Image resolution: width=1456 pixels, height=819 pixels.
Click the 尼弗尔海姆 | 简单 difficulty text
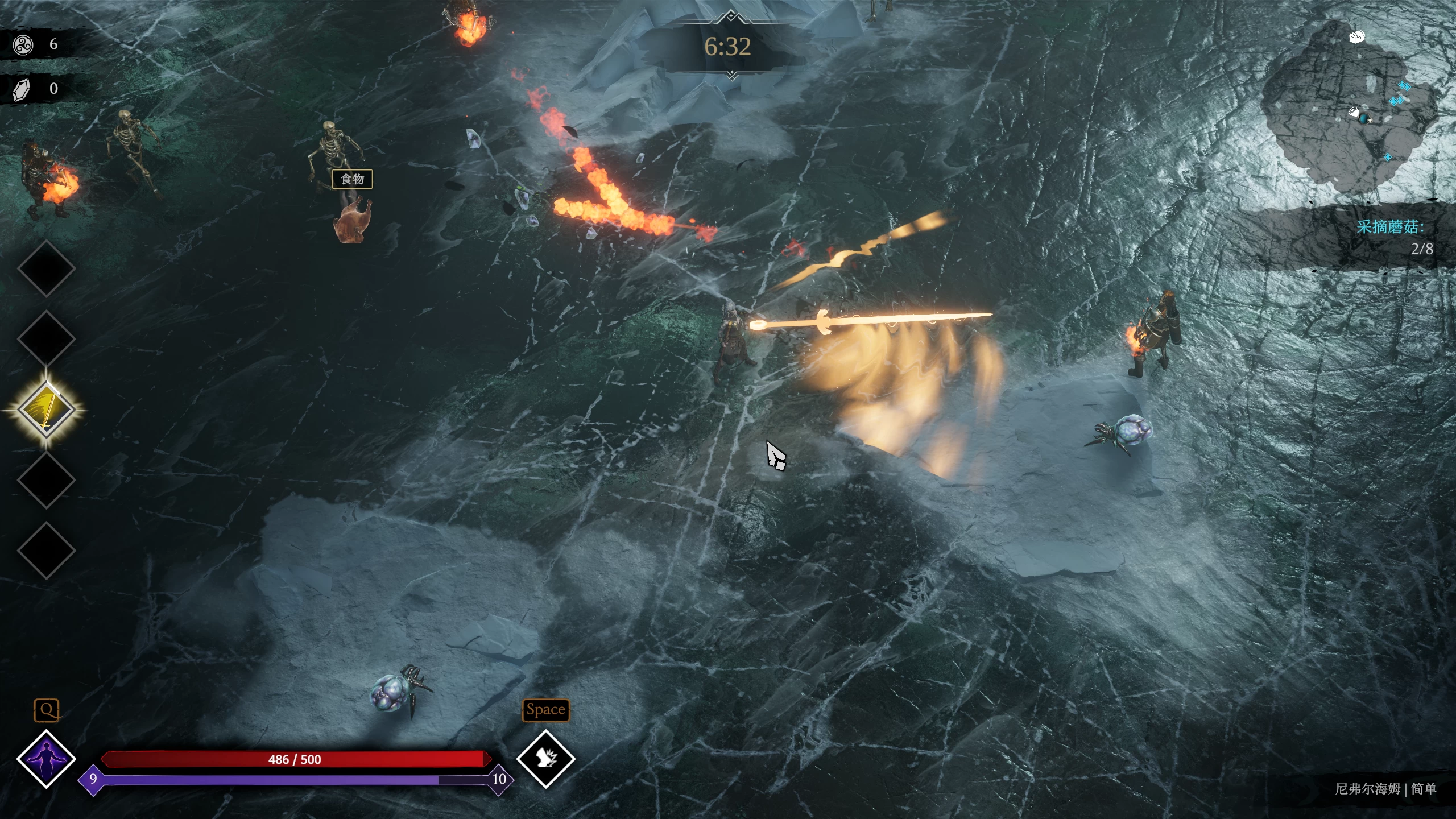point(1388,789)
